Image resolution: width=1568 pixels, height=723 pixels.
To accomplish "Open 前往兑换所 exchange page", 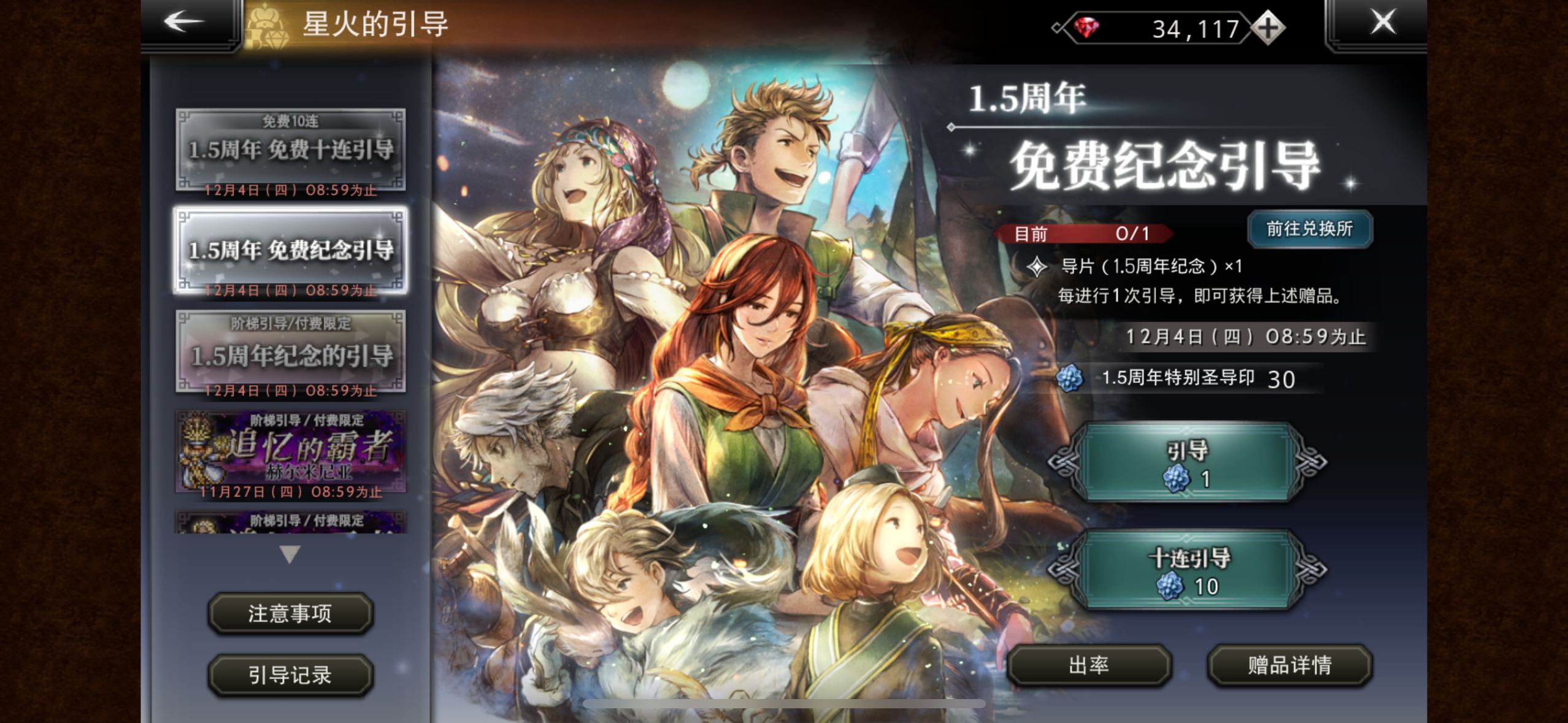I will [x=1310, y=229].
